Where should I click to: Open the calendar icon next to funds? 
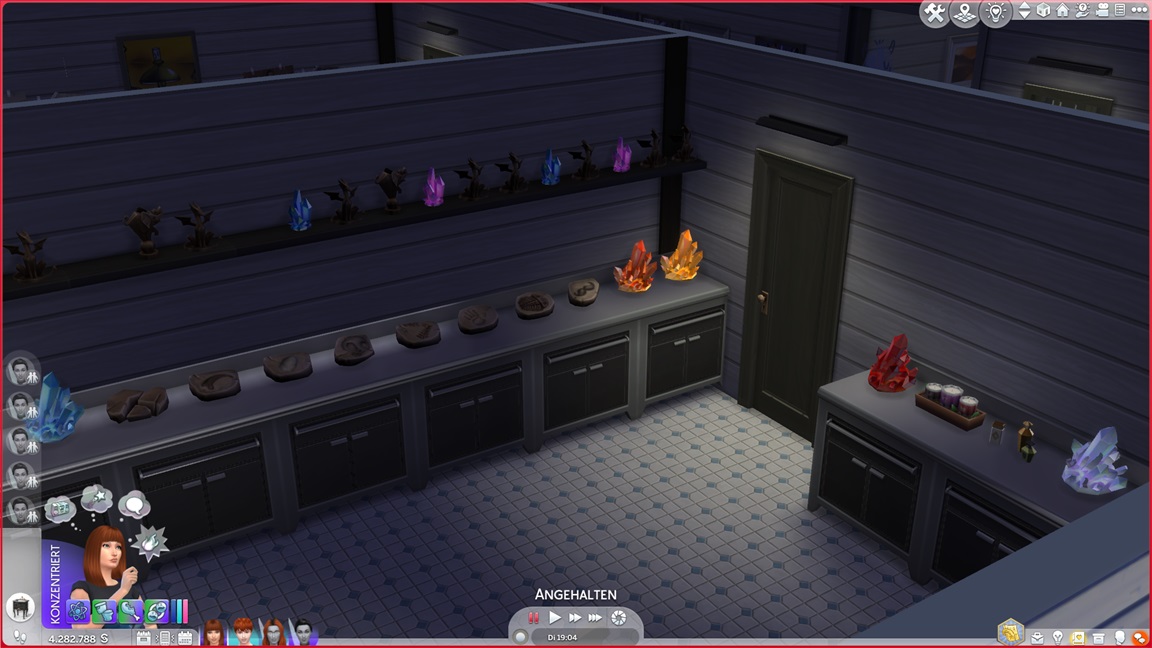point(143,638)
